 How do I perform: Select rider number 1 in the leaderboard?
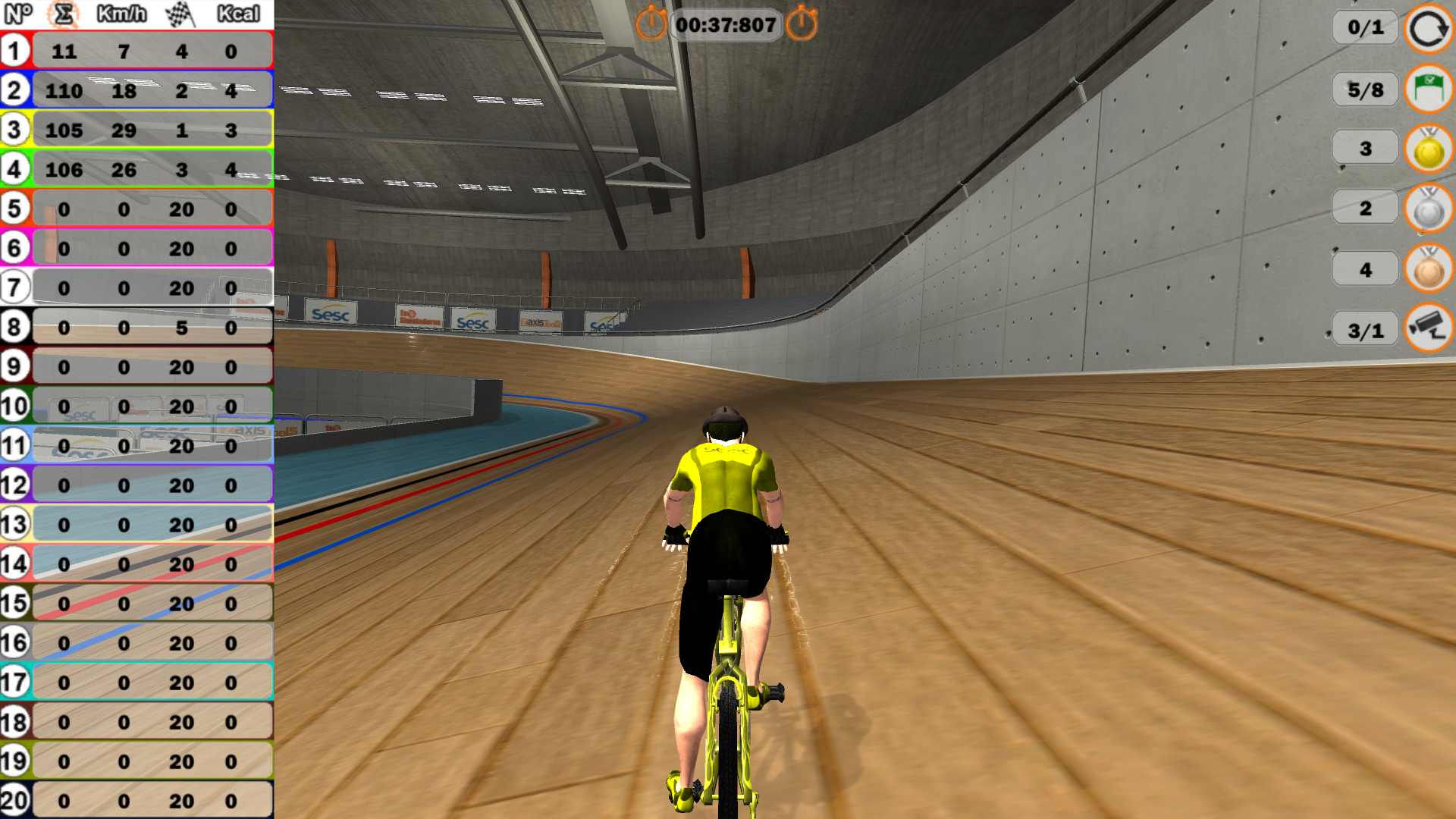coord(15,49)
